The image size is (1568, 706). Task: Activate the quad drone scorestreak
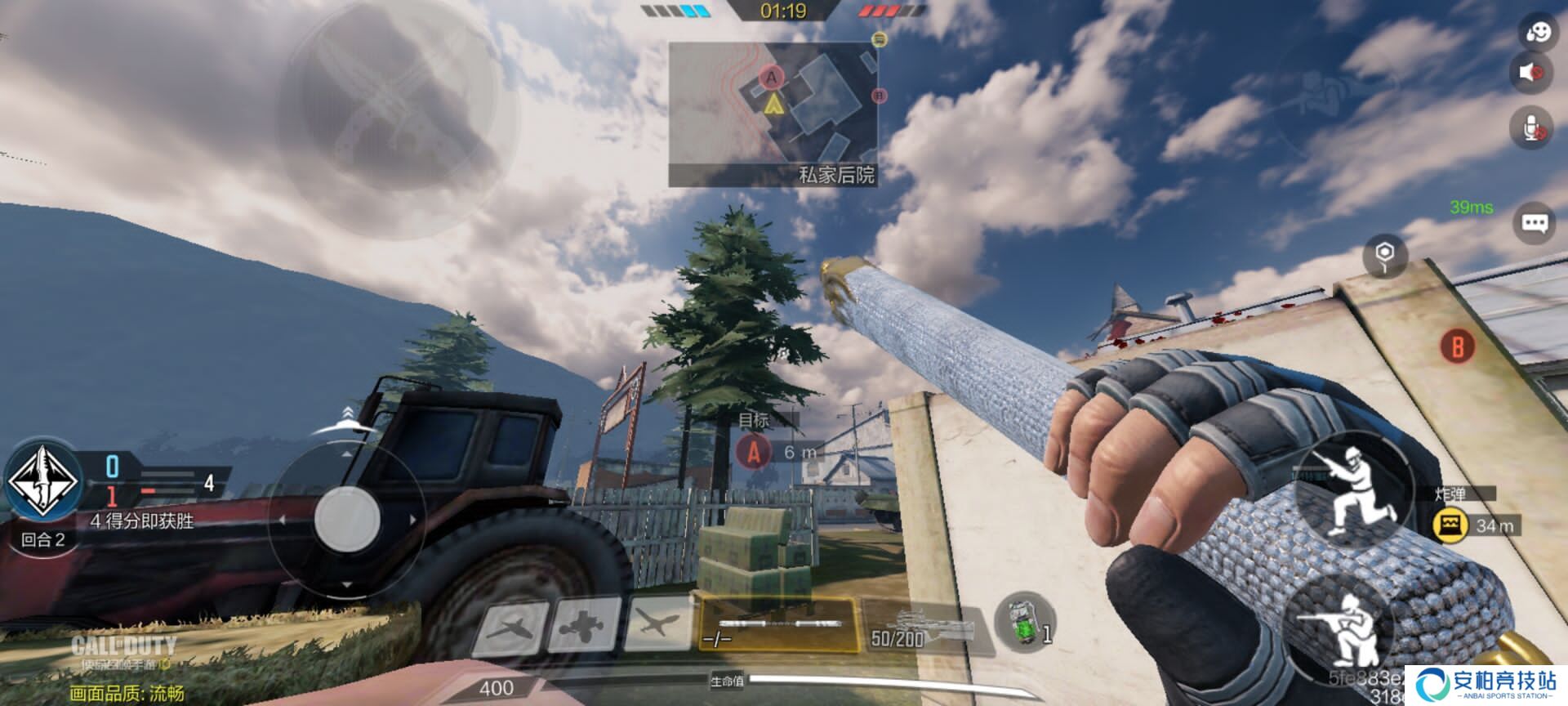[x=583, y=628]
